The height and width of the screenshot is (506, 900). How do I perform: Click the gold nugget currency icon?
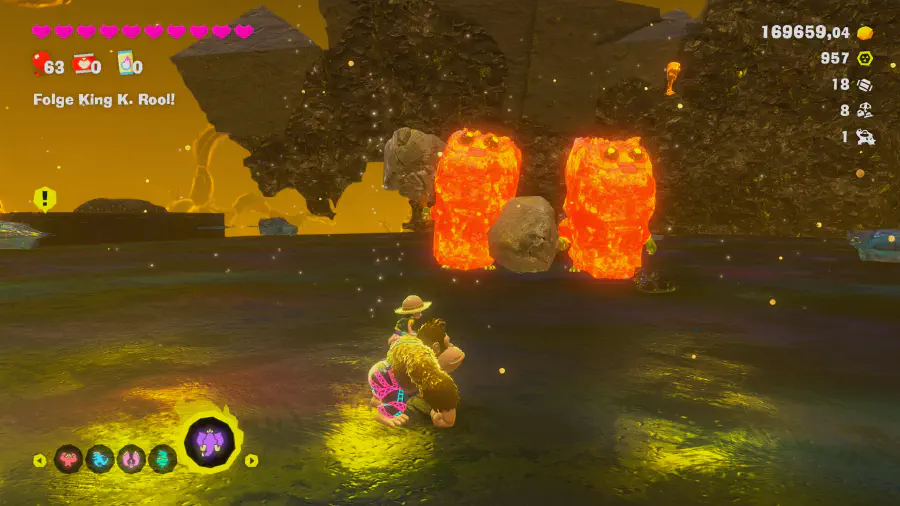click(865, 33)
